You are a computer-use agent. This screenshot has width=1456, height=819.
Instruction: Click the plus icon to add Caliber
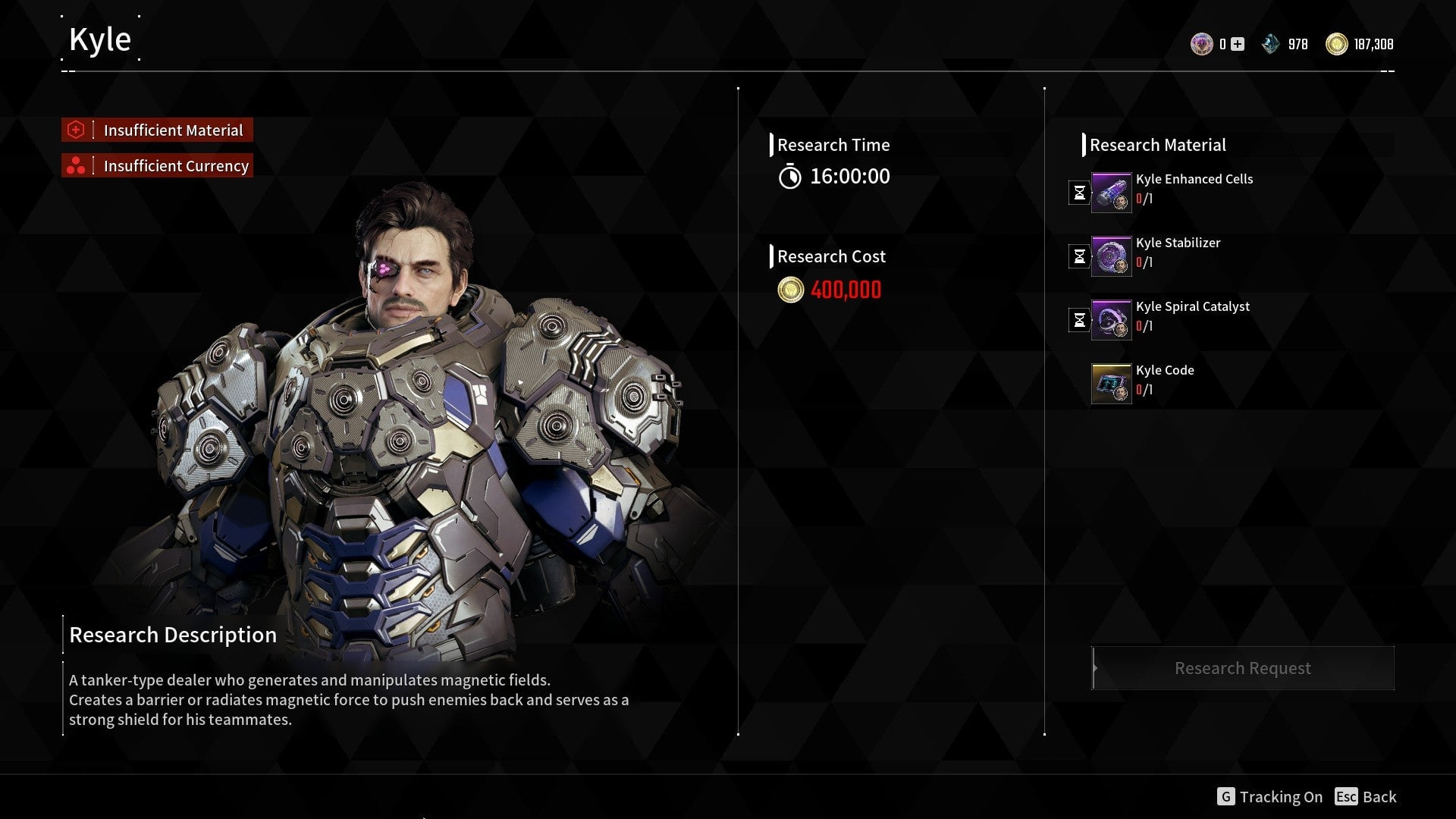click(1238, 44)
